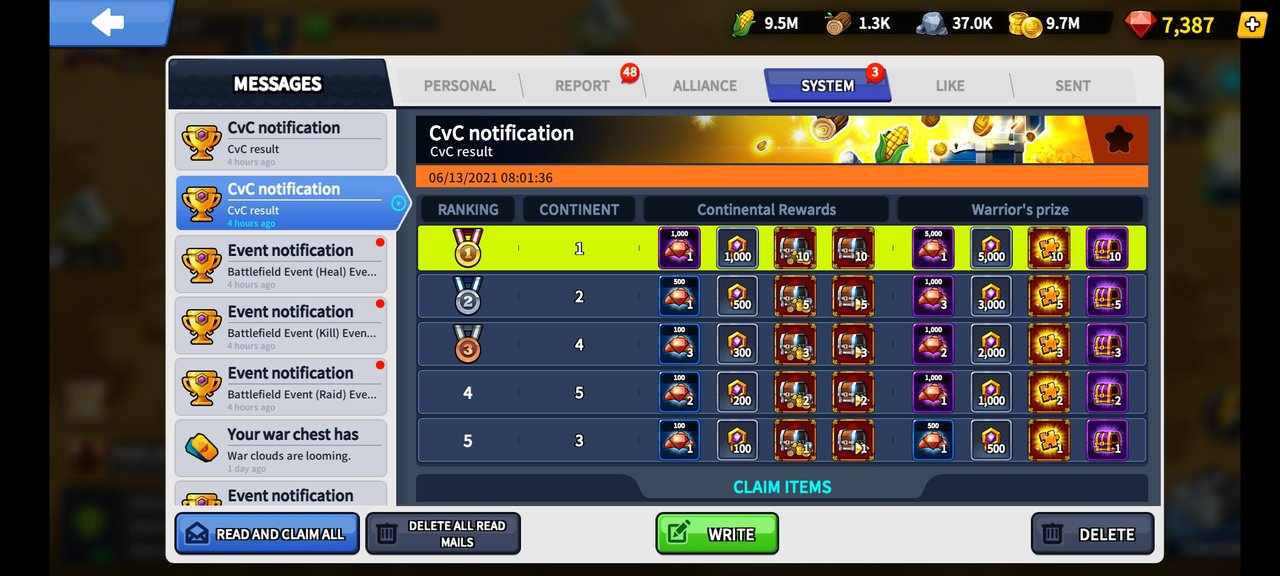Image resolution: width=1280 pixels, height=576 pixels.
Task: Open the Personal messages tab
Action: coord(459,86)
